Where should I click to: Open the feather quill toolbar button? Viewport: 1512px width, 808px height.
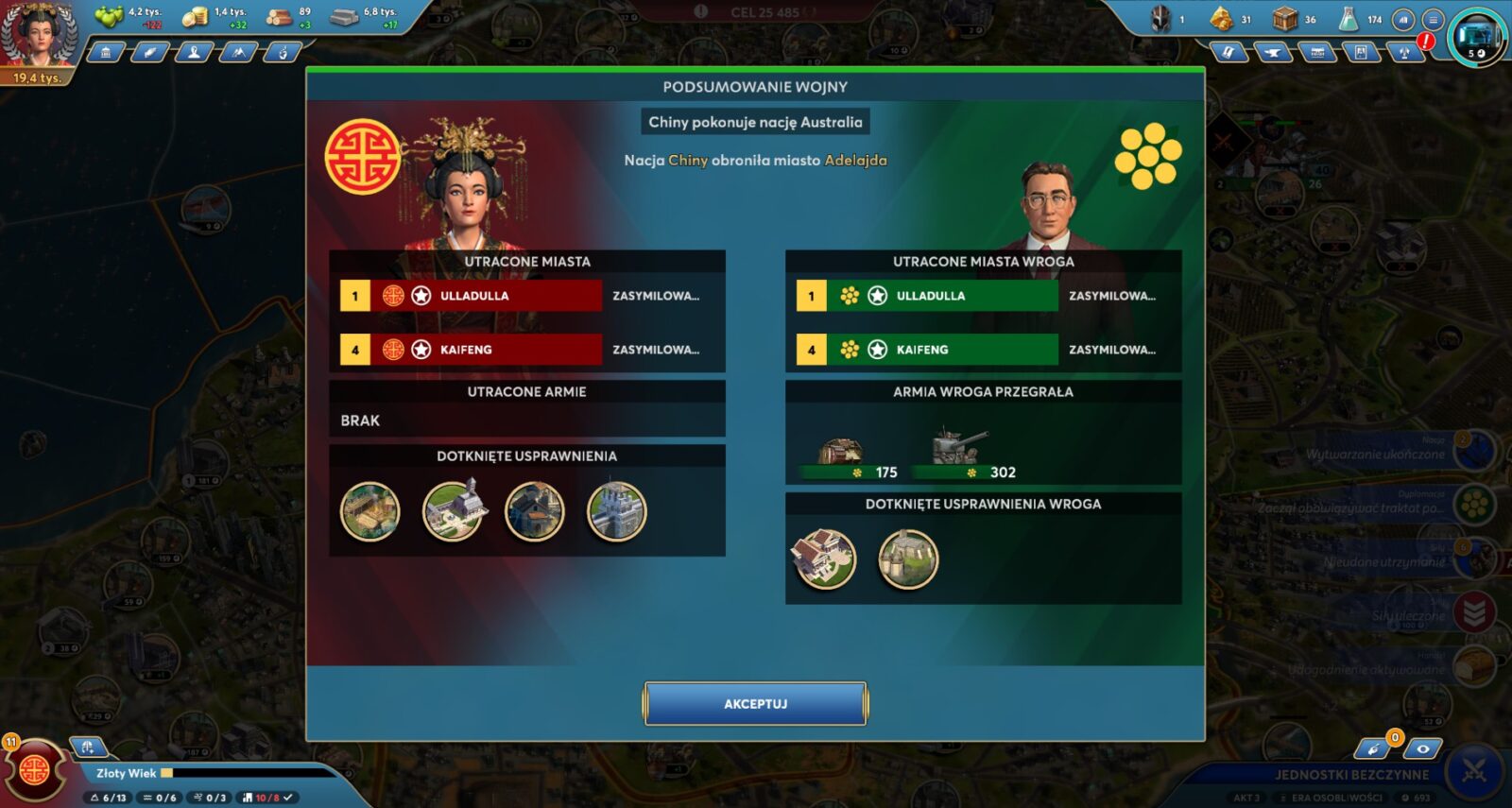[x=149, y=53]
